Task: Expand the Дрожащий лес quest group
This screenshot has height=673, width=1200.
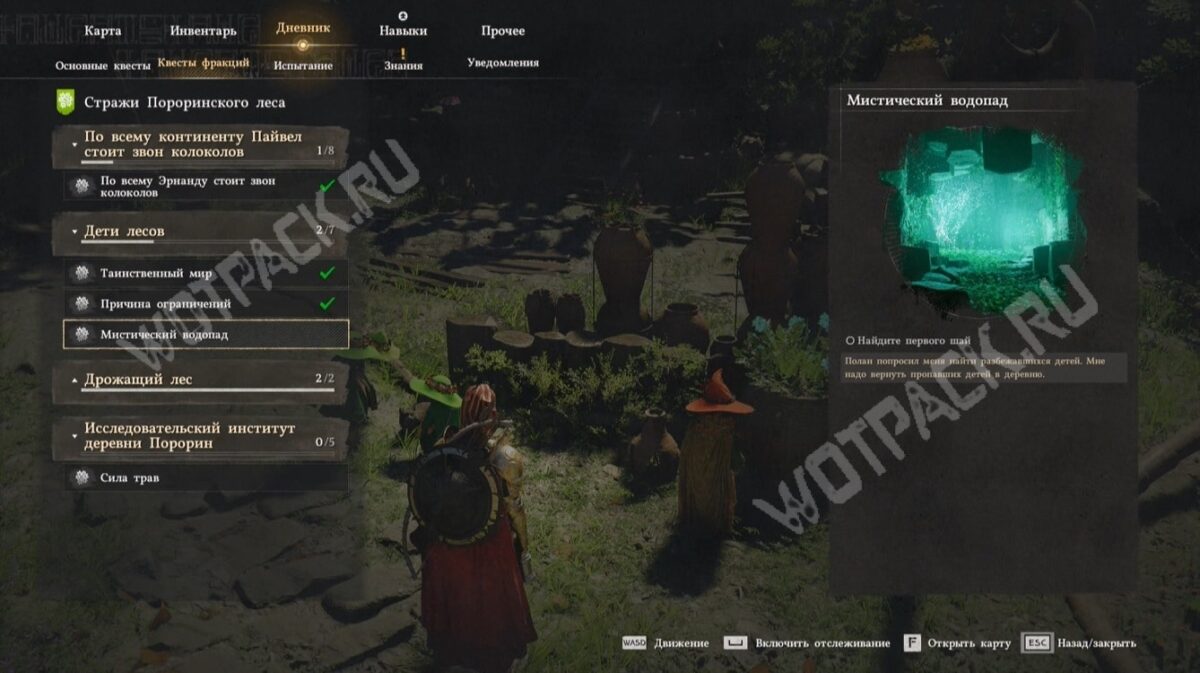Action: 200,380
